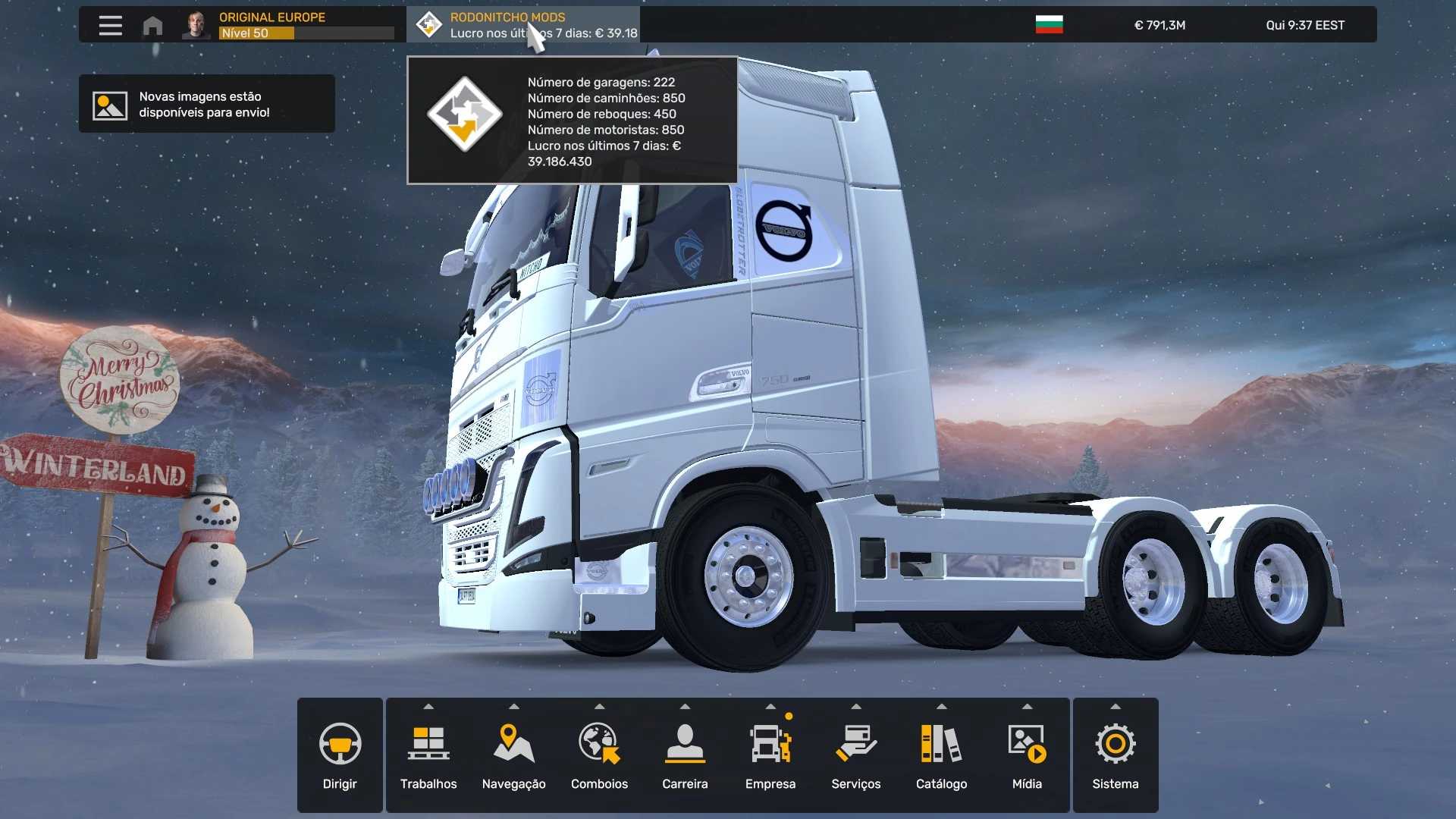Open the RODONITCHO MODS company panel
Image resolution: width=1456 pixels, height=819 pixels.
(x=523, y=25)
